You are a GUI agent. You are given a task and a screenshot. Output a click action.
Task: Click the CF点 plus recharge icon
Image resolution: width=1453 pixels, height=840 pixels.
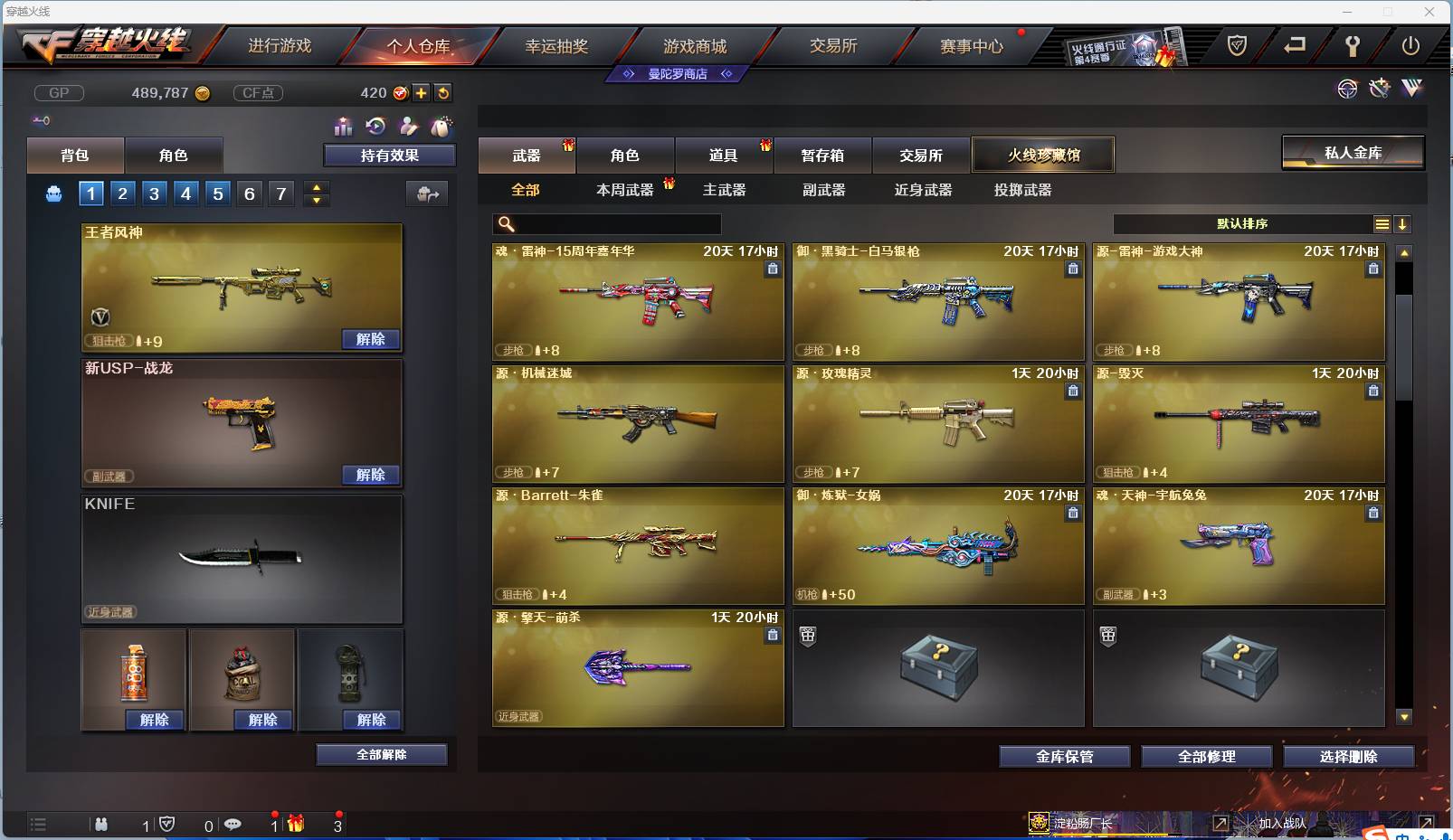422,92
